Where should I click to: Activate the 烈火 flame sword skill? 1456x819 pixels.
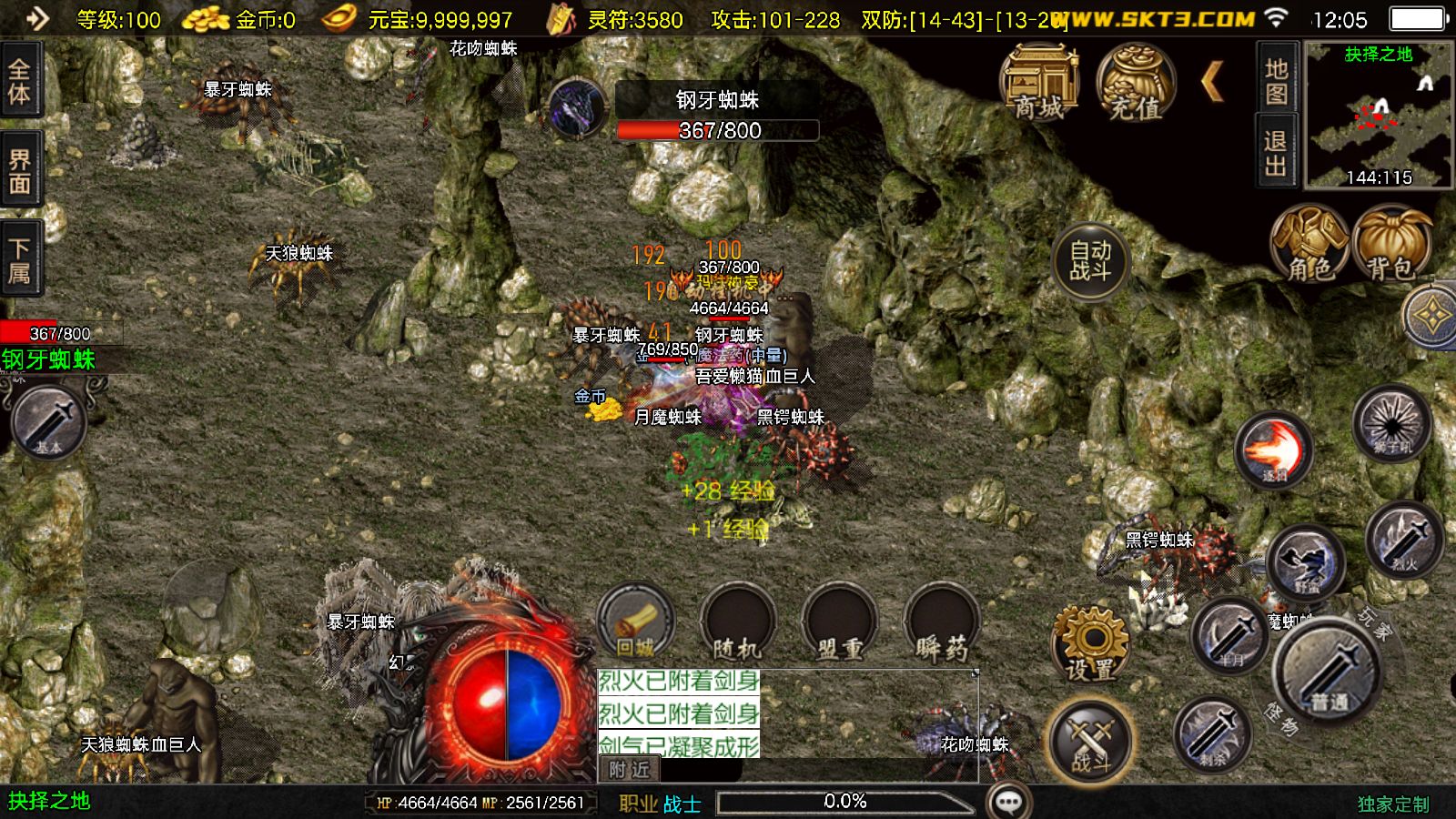(x=1404, y=539)
